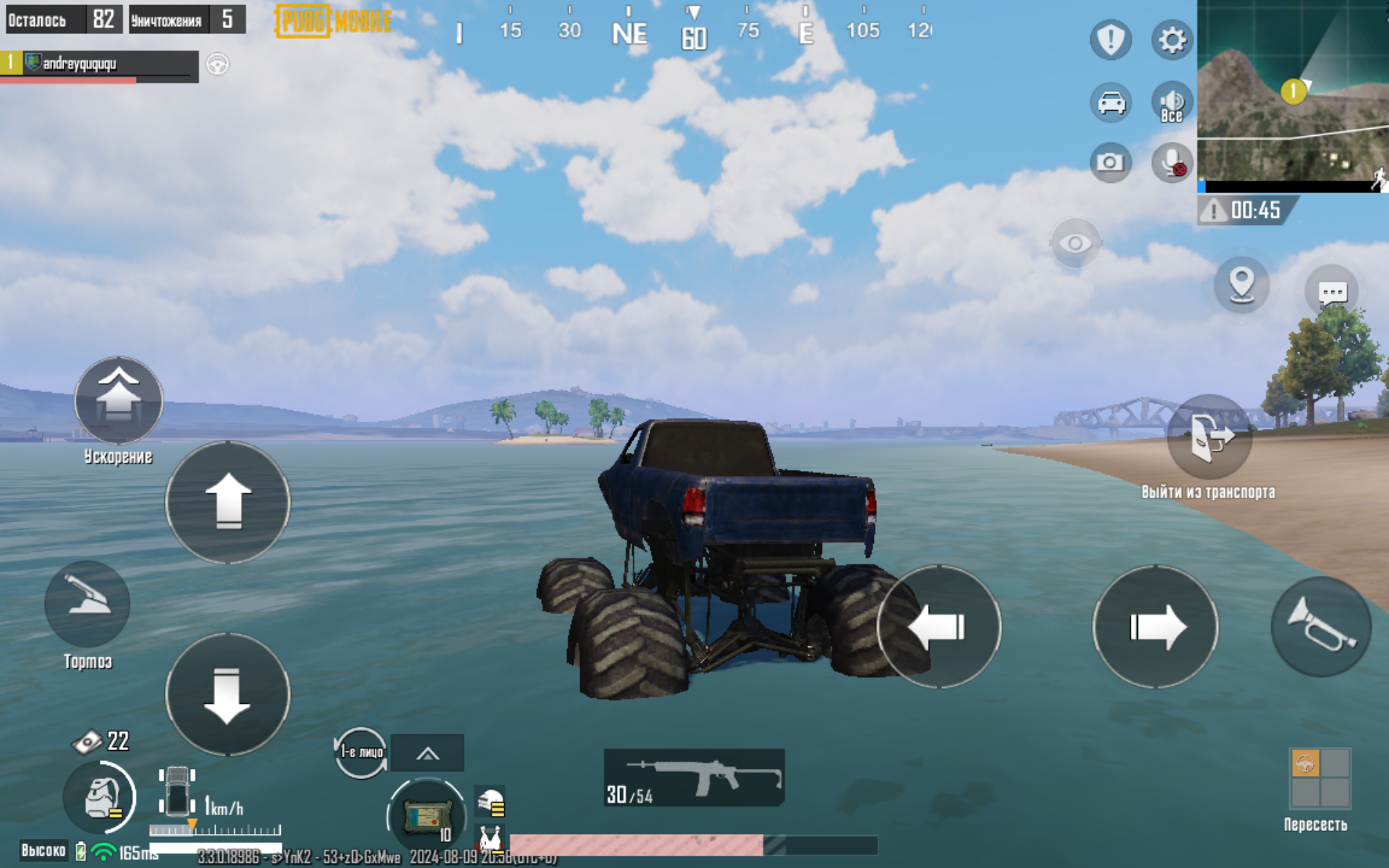Switch seats with Пересесть

click(1320, 778)
